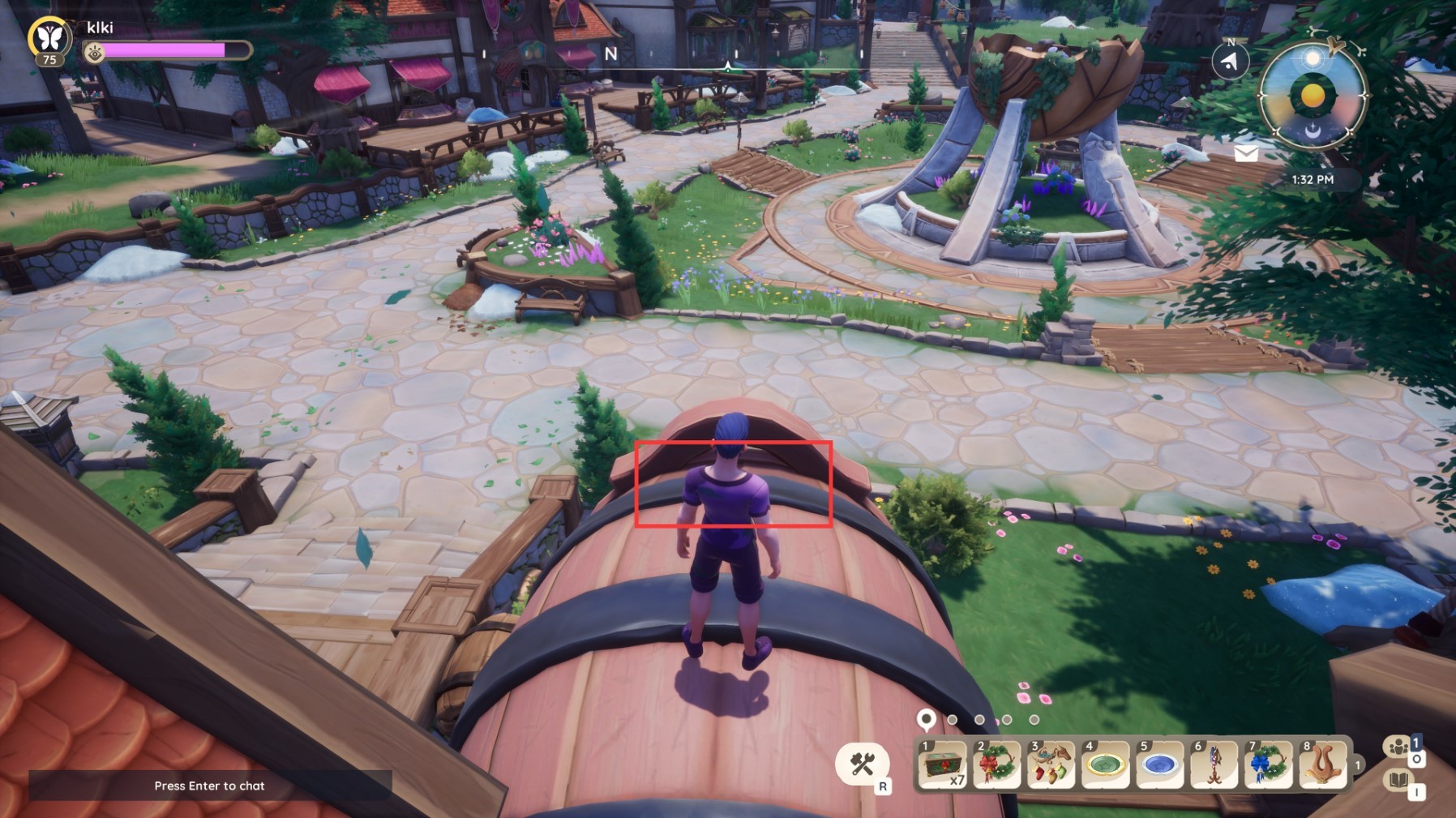Image resolution: width=1456 pixels, height=818 pixels.
Task: Open the compass arrow map icon
Action: click(1231, 62)
